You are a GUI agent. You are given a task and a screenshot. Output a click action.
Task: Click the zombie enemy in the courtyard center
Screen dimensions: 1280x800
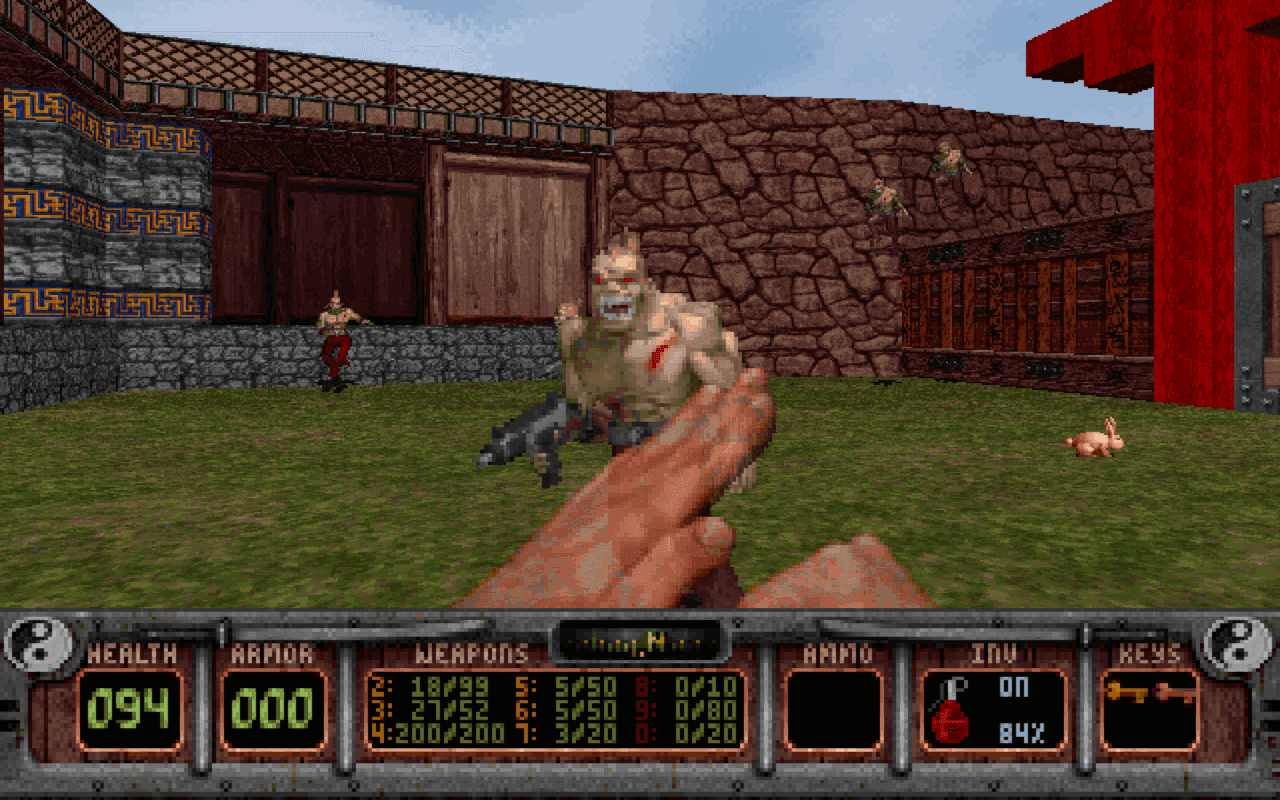tap(630, 330)
